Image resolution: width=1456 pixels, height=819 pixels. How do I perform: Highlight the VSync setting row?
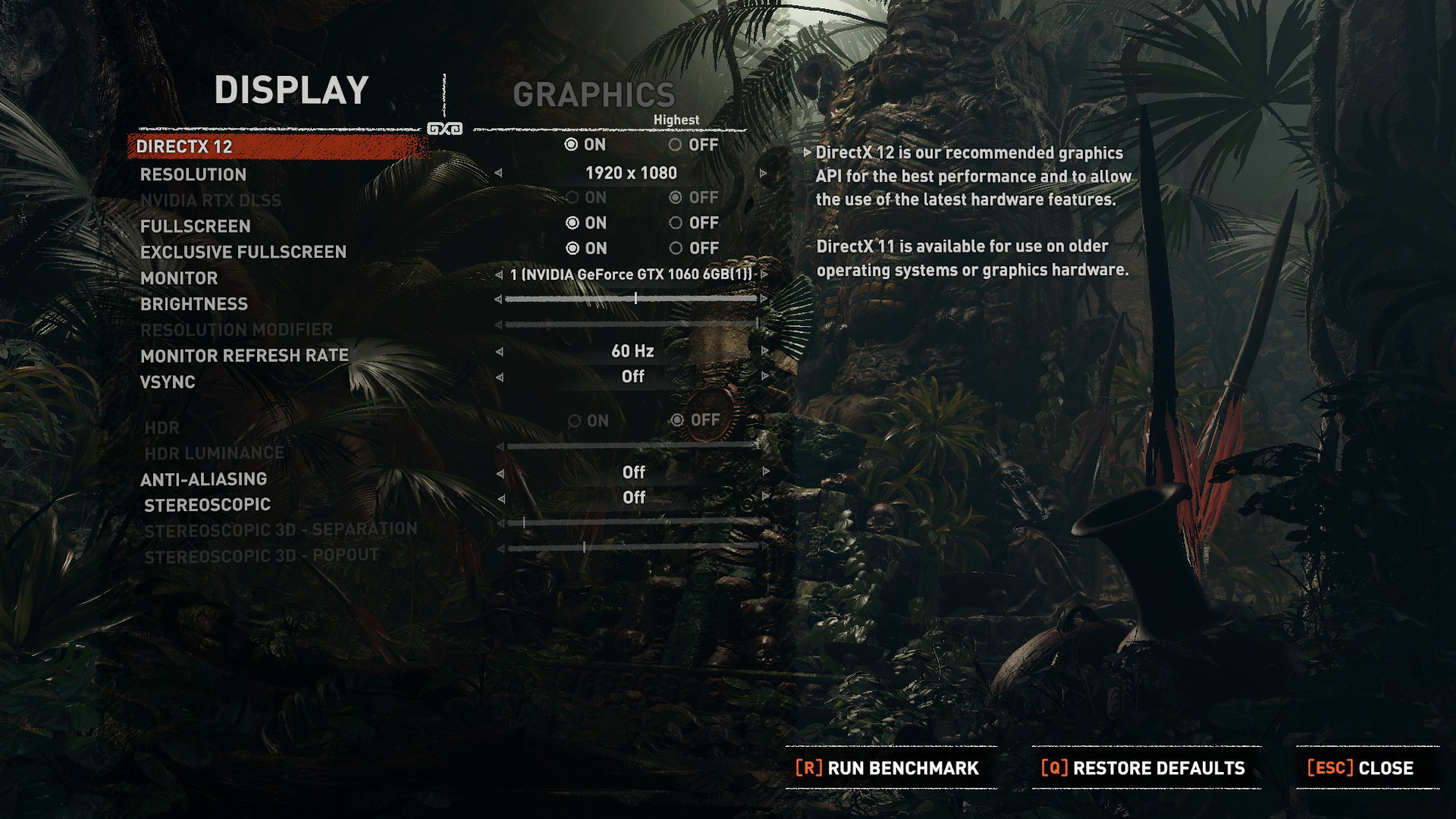(168, 382)
